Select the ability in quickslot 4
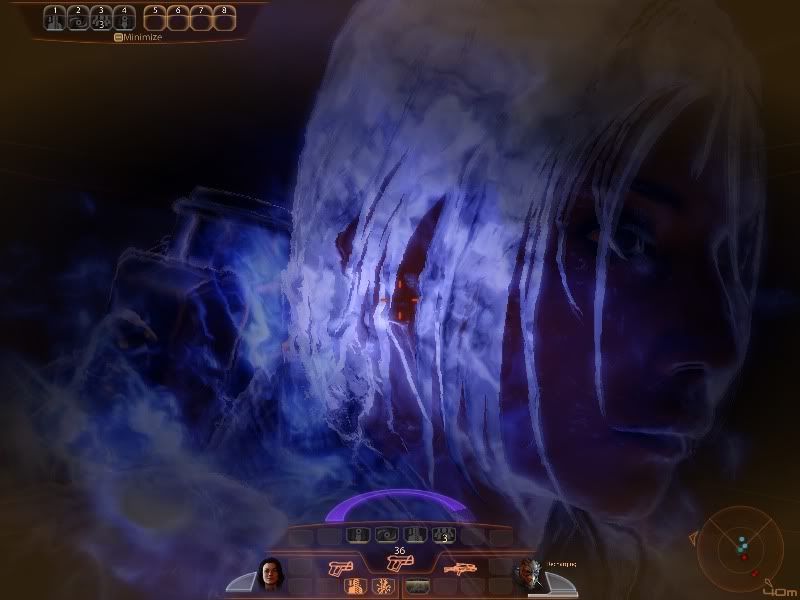800x600 pixels. click(x=123, y=19)
